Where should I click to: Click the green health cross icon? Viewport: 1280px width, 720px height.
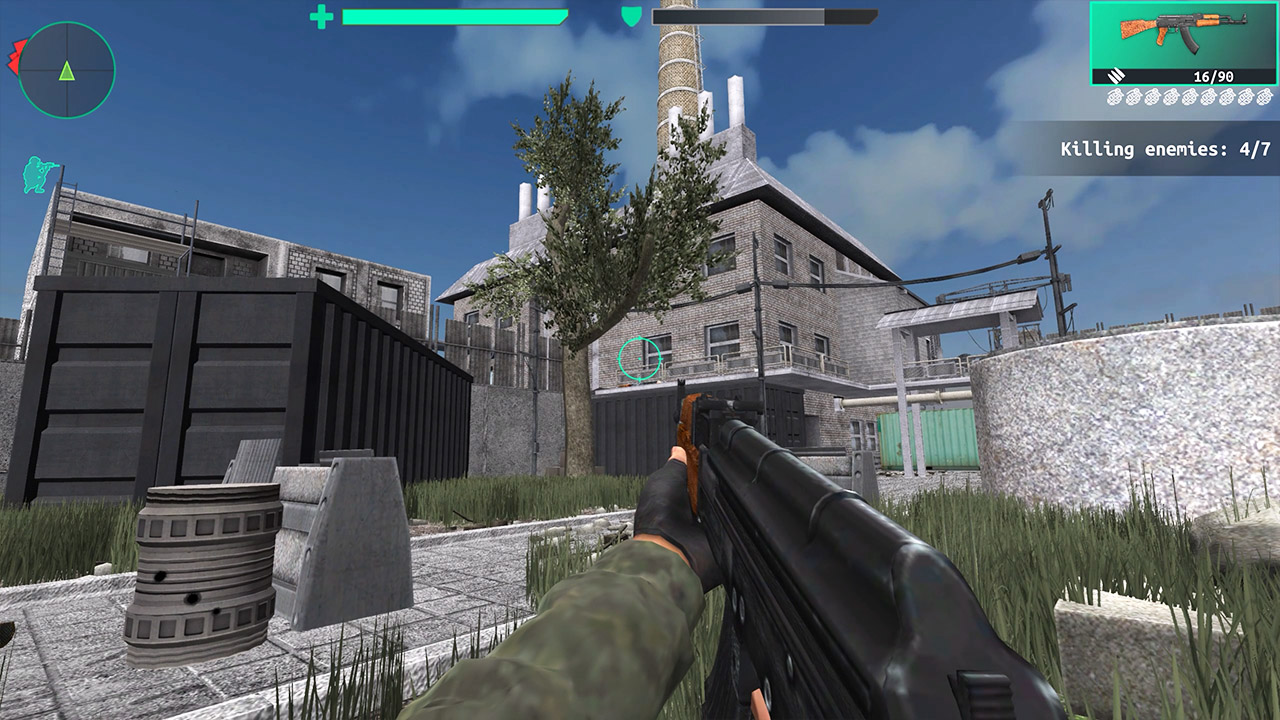pos(322,18)
